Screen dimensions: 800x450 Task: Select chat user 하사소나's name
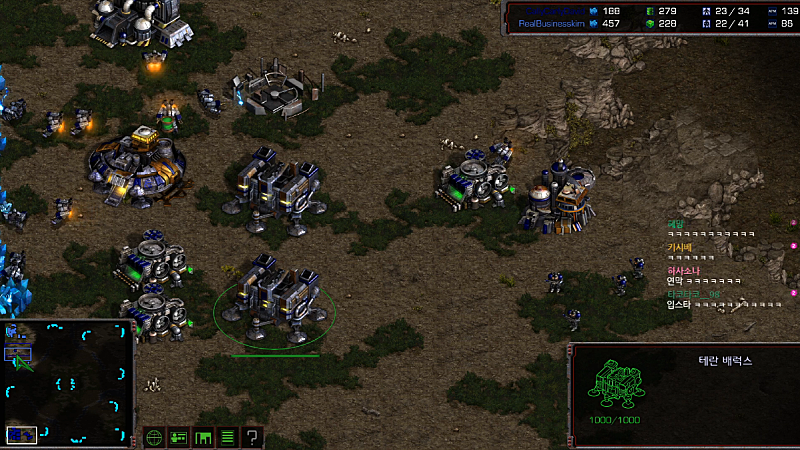point(684,270)
